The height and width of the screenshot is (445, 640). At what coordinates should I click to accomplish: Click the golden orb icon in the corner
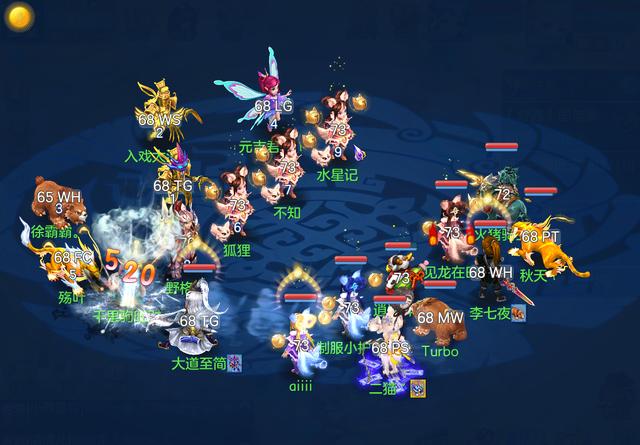coord(21,16)
